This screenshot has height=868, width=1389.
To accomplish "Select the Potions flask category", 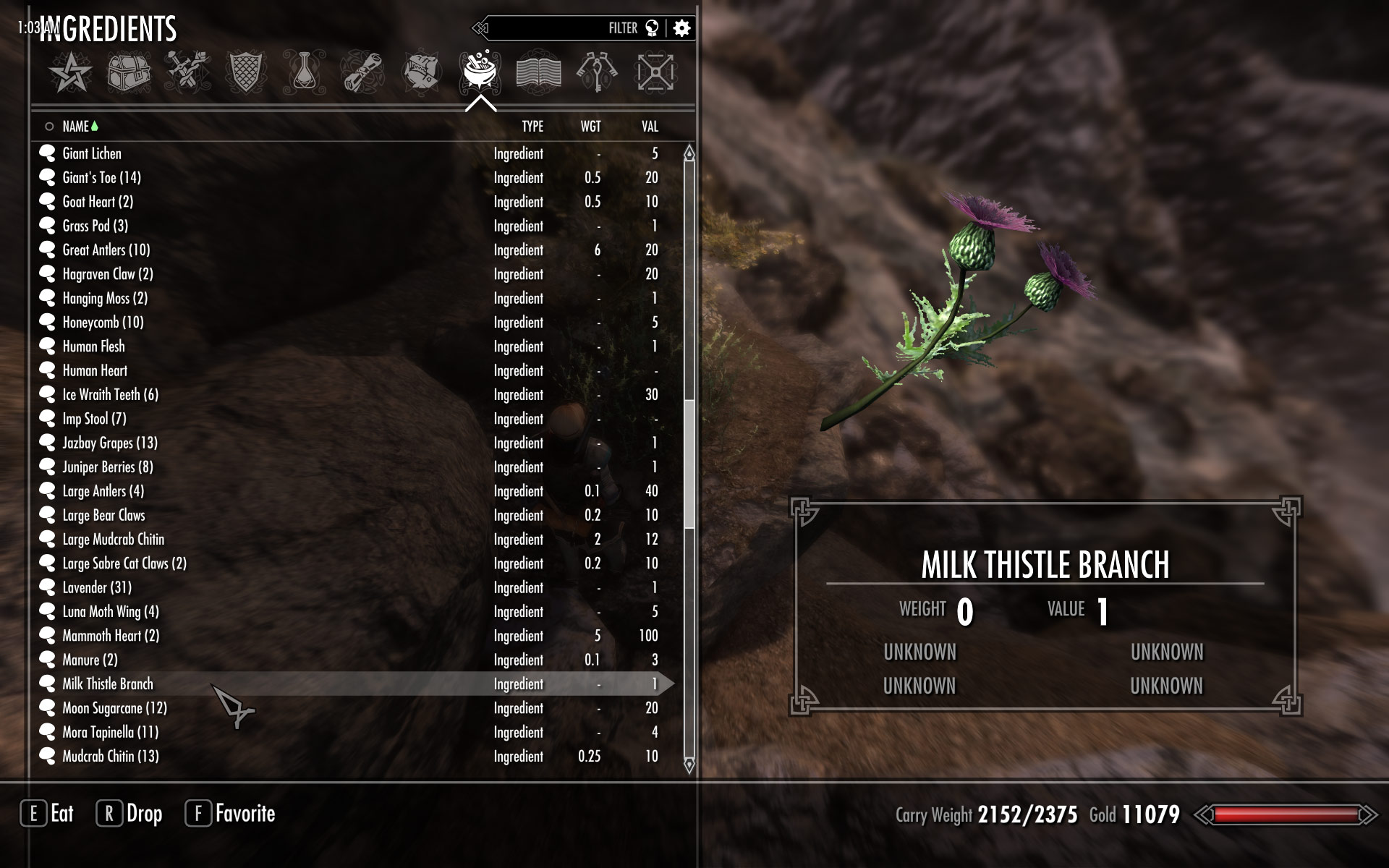I will [x=305, y=73].
